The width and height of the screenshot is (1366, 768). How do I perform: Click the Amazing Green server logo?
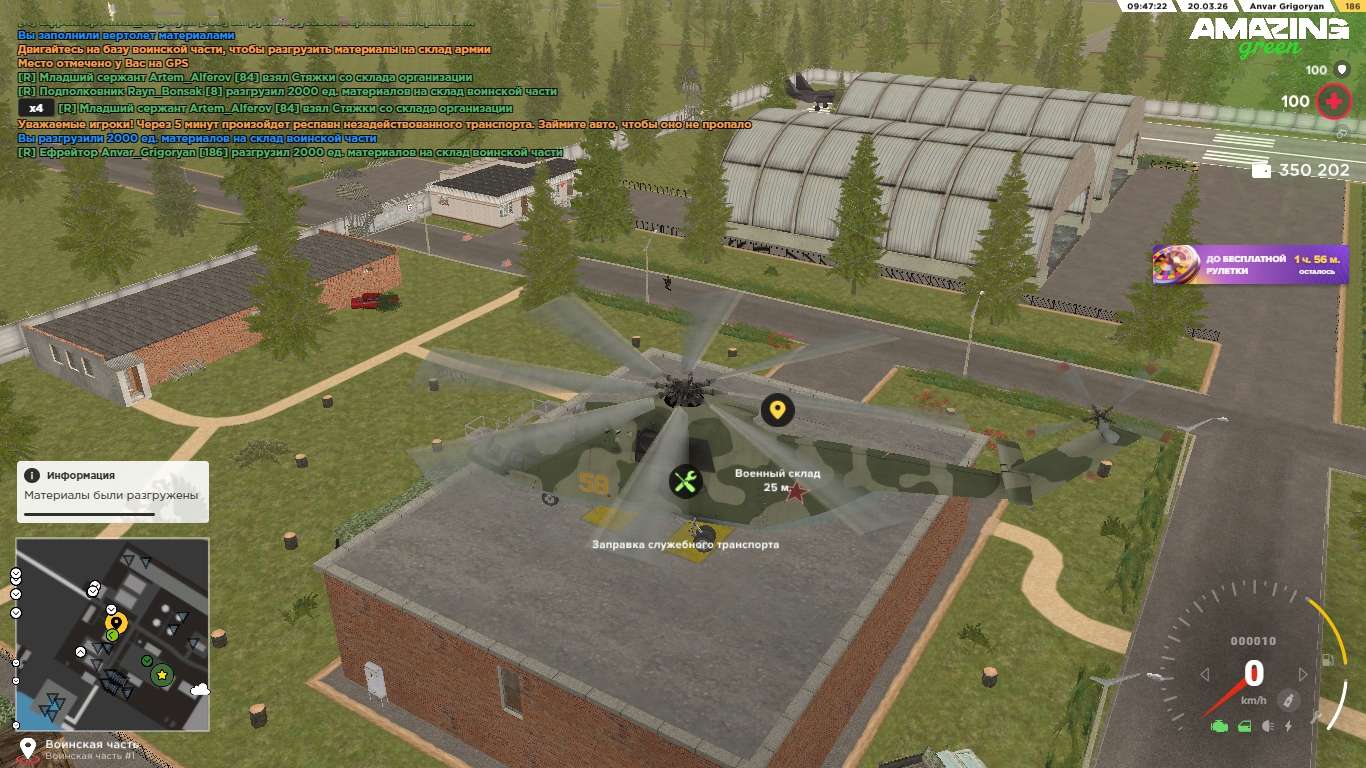coord(1269,35)
